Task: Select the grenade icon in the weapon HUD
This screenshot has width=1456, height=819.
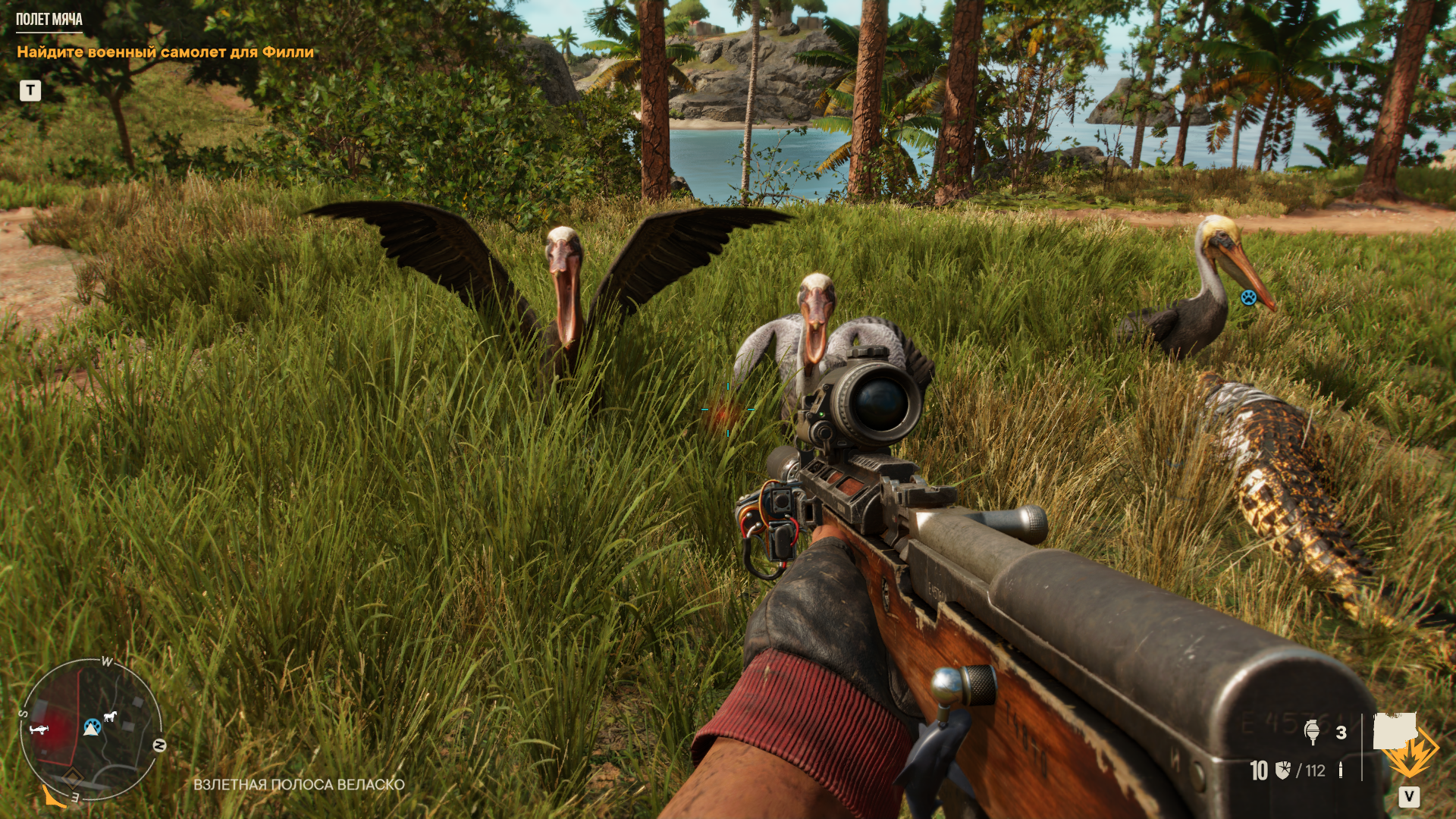Action: (1312, 732)
